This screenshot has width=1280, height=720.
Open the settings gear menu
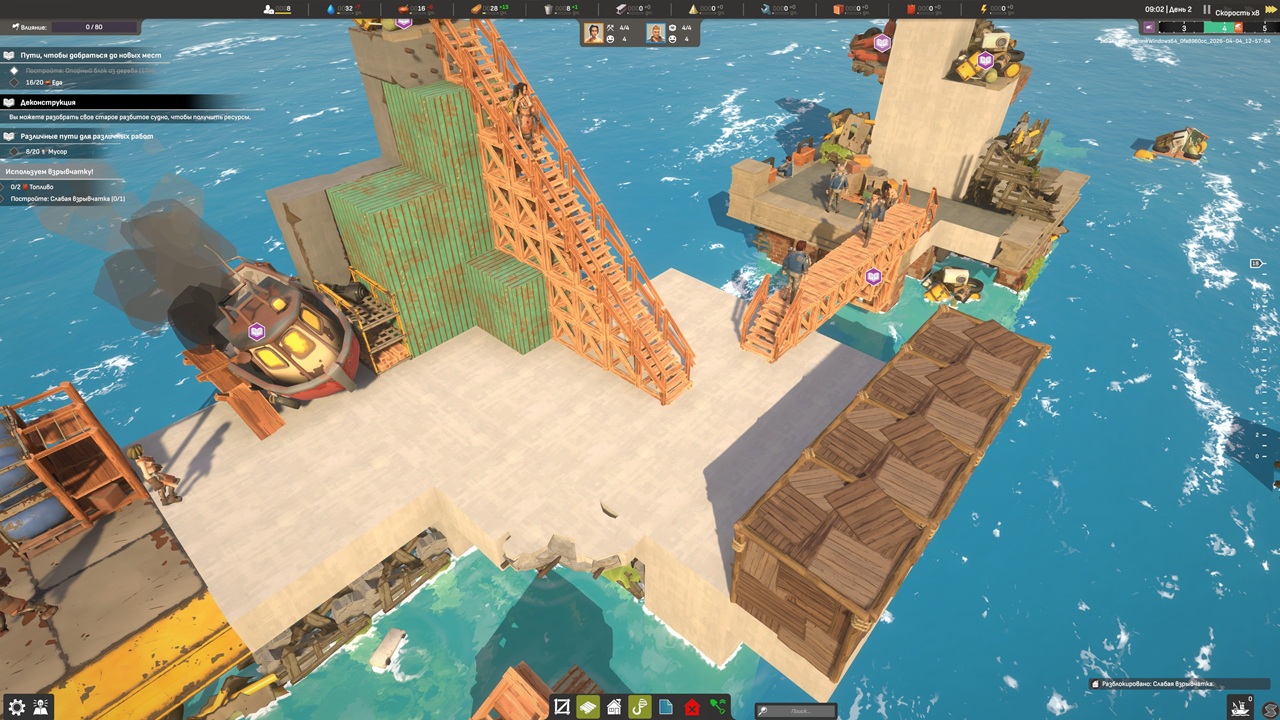pyautogui.click(x=16, y=707)
